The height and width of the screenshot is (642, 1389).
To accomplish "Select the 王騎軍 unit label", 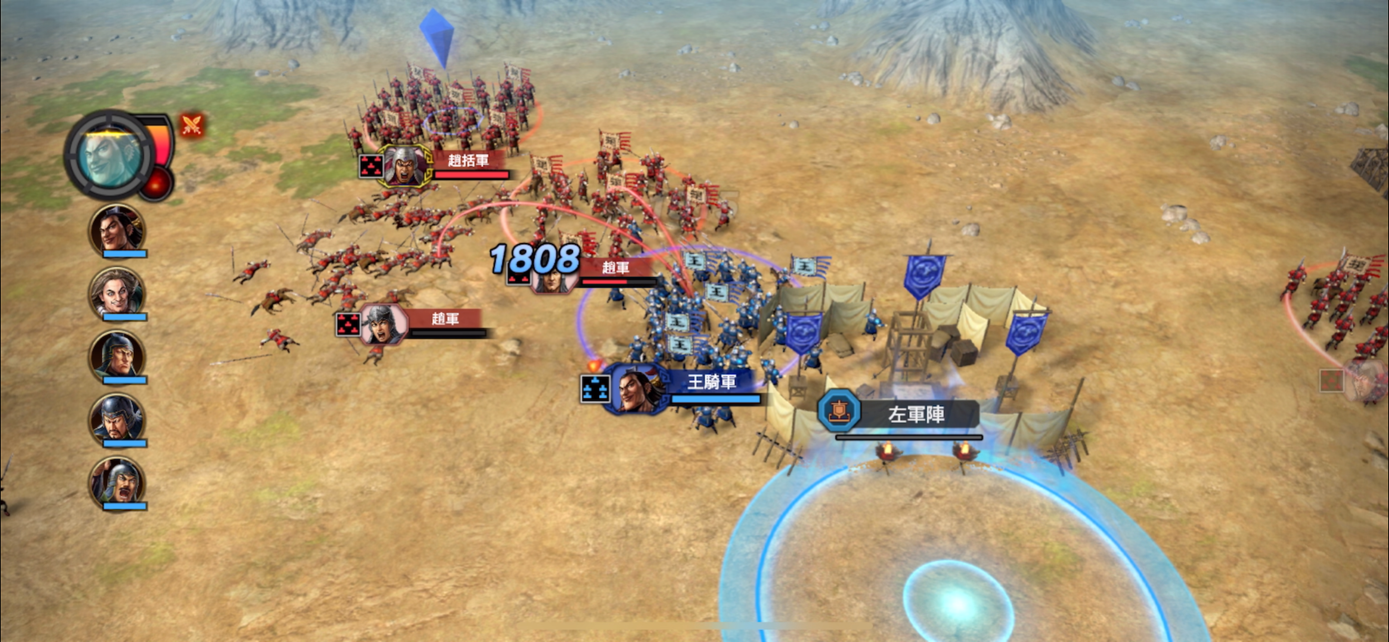I will click(714, 381).
